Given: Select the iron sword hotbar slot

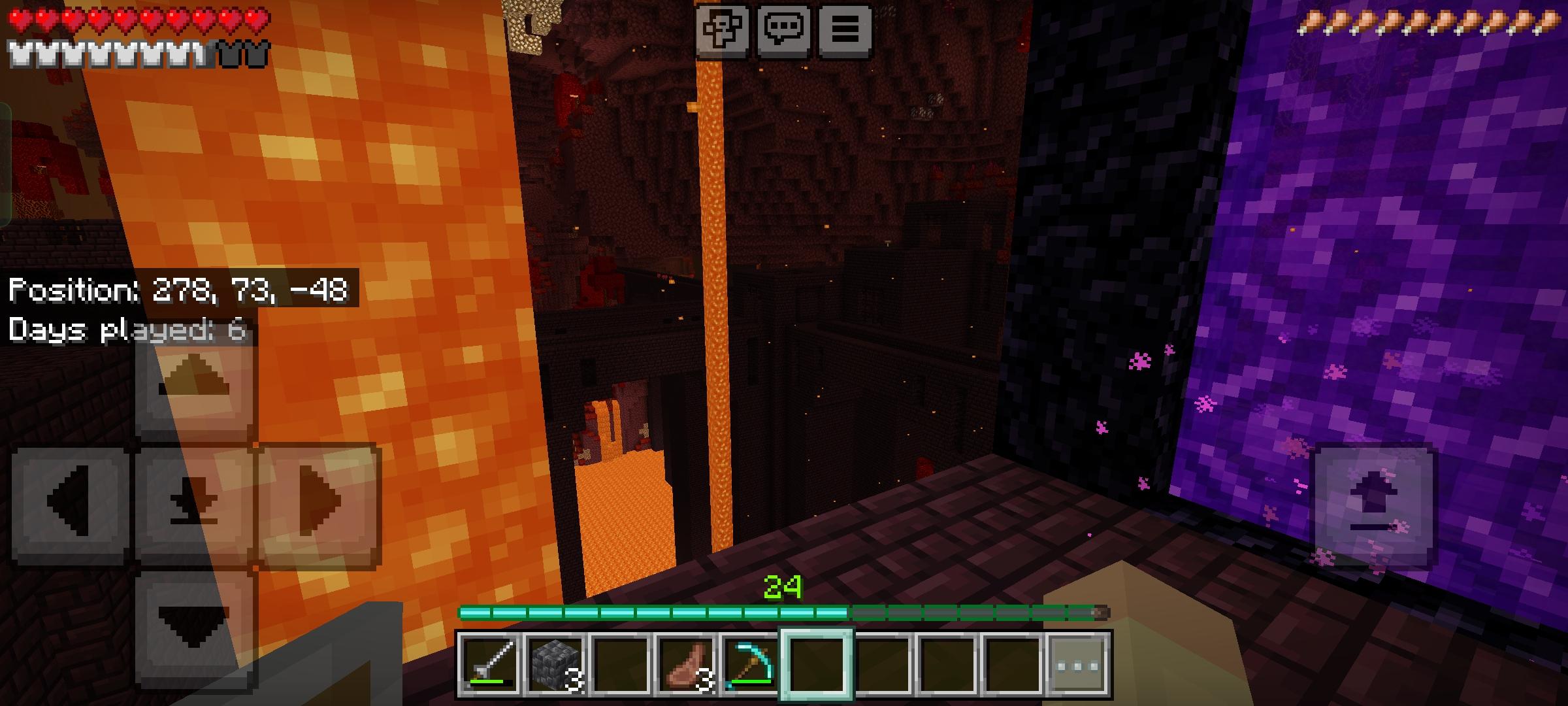Looking at the screenshot, I should coord(490,664).
